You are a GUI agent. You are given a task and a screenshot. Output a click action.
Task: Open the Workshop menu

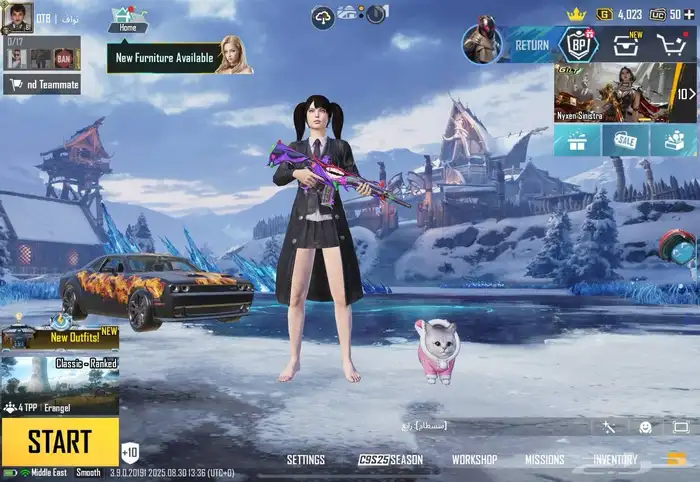click(x=474, y=460)
